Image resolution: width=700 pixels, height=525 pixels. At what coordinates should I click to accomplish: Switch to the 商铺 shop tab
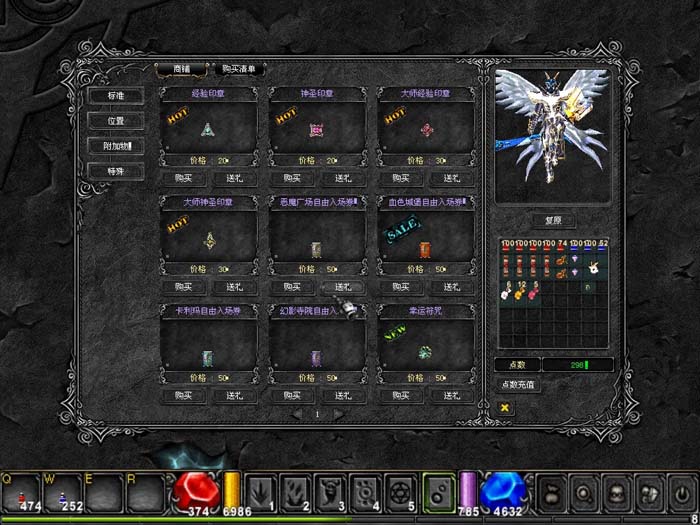tap(181, 69)
